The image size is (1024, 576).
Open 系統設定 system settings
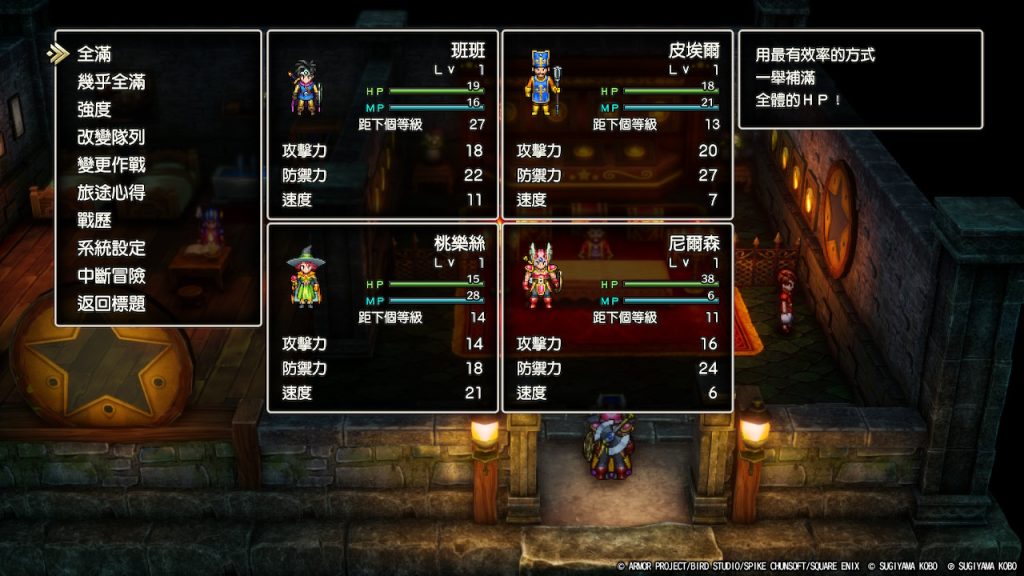[x=111, y=248]
